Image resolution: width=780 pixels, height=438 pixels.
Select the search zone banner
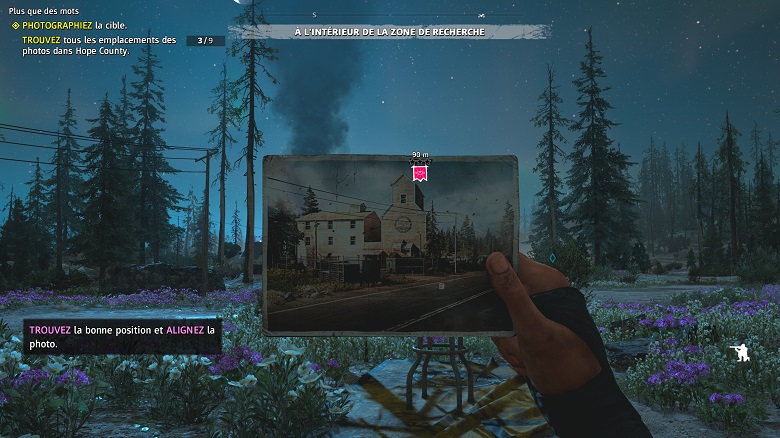pos(389,32)
